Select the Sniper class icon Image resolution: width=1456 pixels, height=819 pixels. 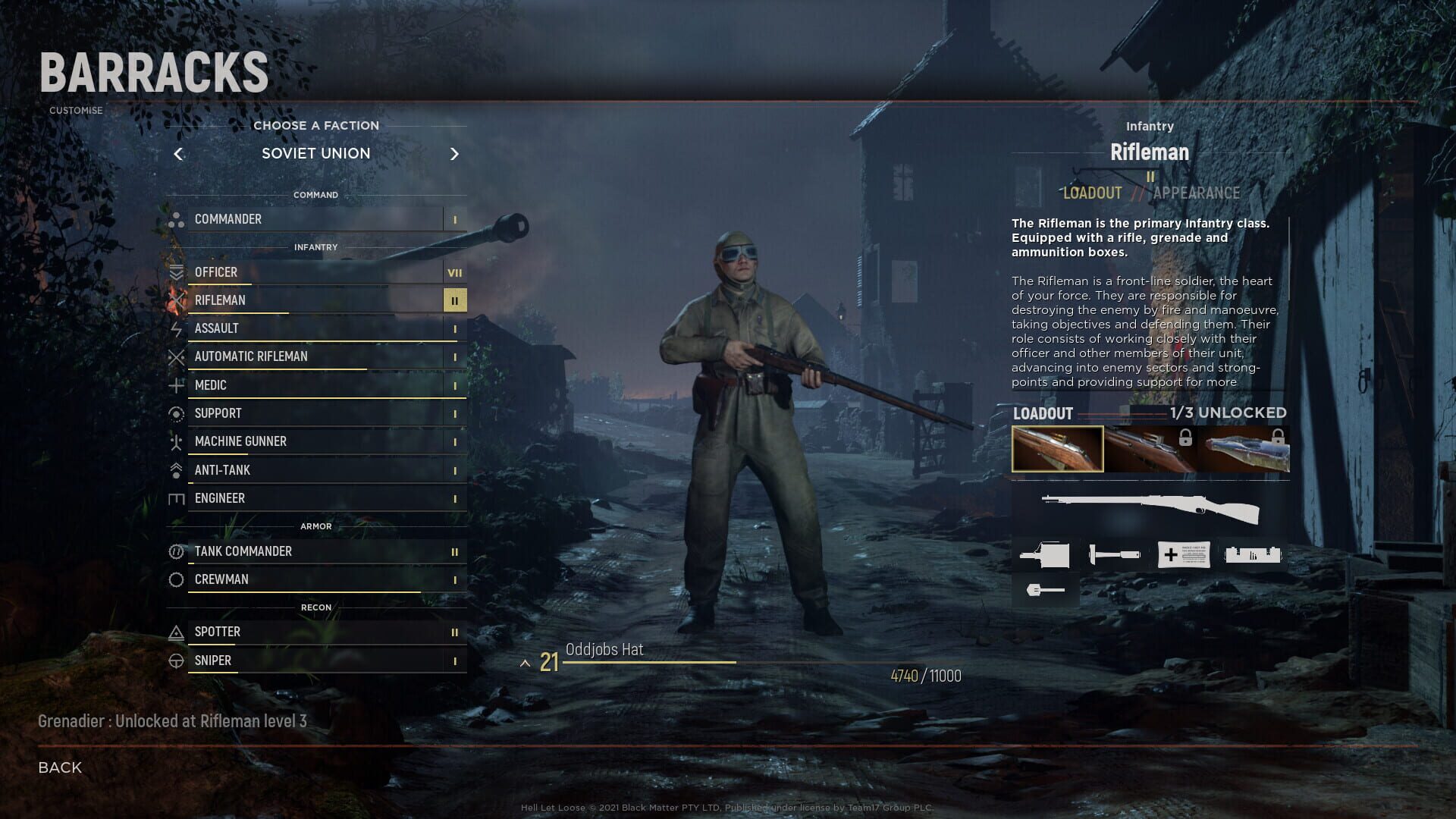177,661
